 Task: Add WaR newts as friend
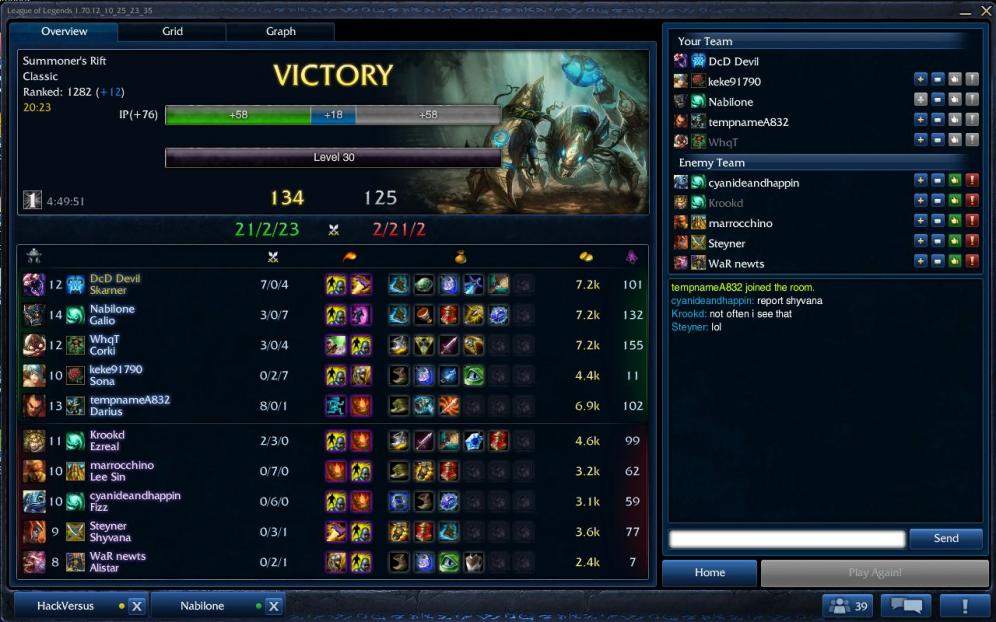[x=920, y=263]
